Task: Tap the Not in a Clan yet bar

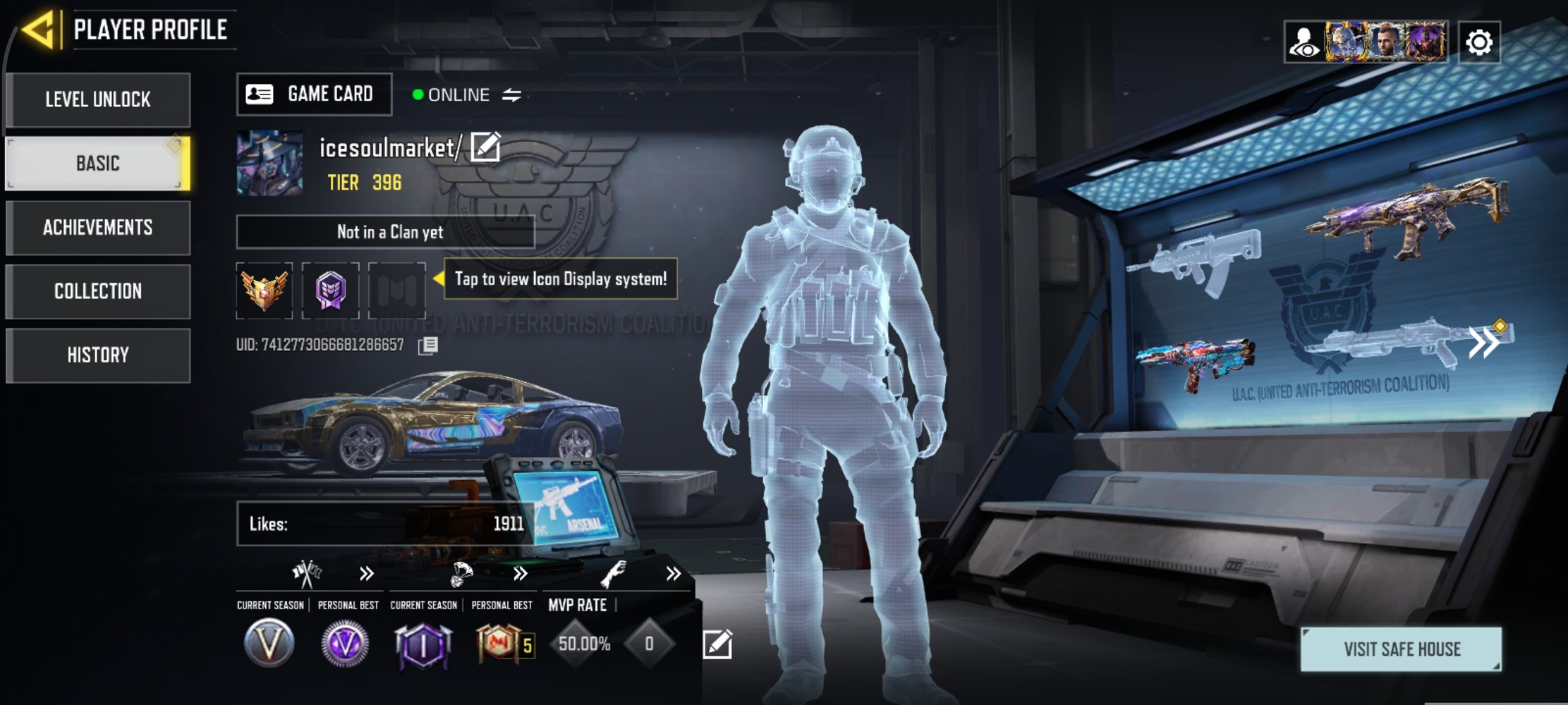Action: (385, 232)
